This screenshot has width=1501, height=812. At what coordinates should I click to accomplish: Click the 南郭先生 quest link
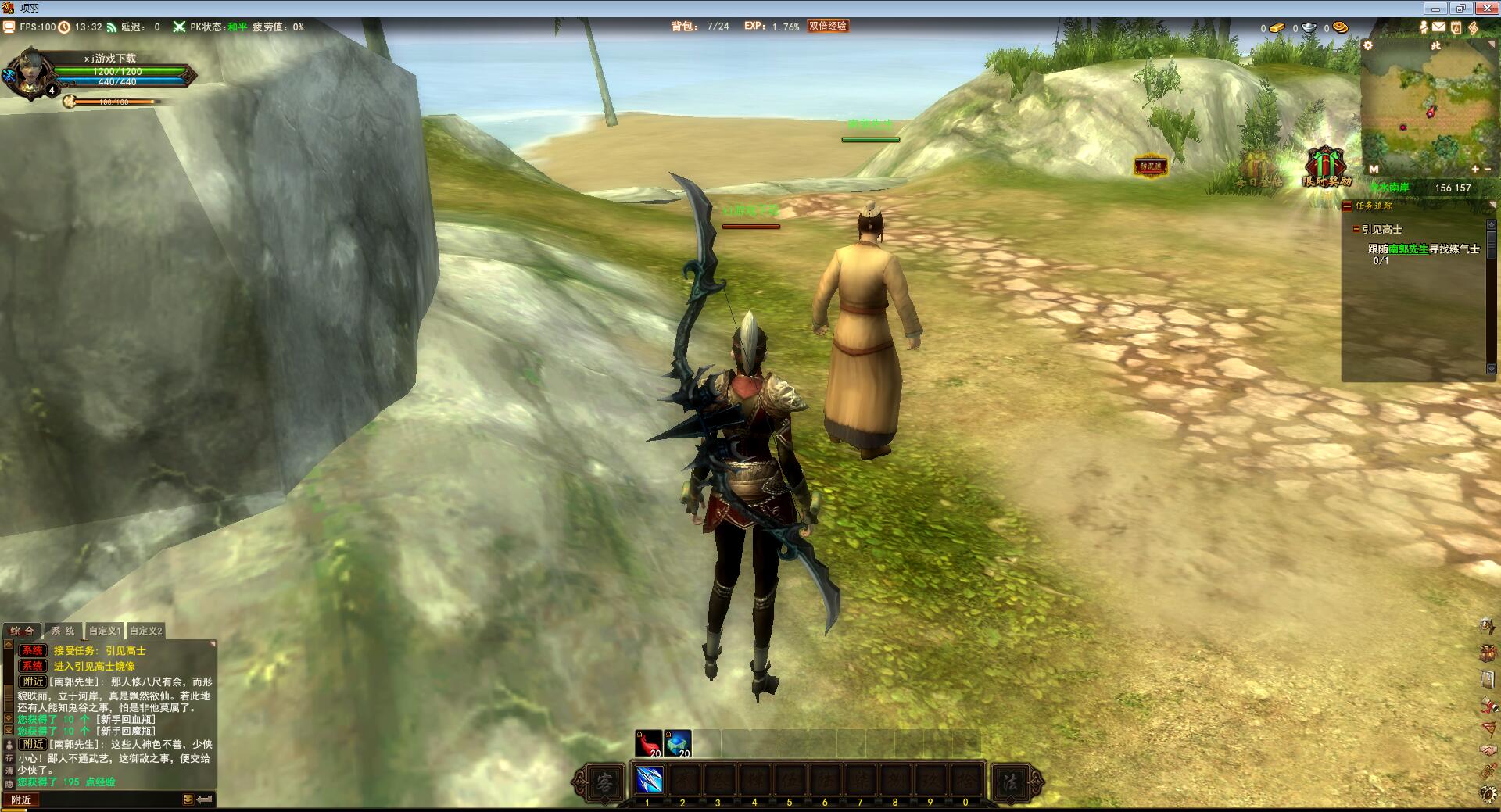coord(1408,249)
